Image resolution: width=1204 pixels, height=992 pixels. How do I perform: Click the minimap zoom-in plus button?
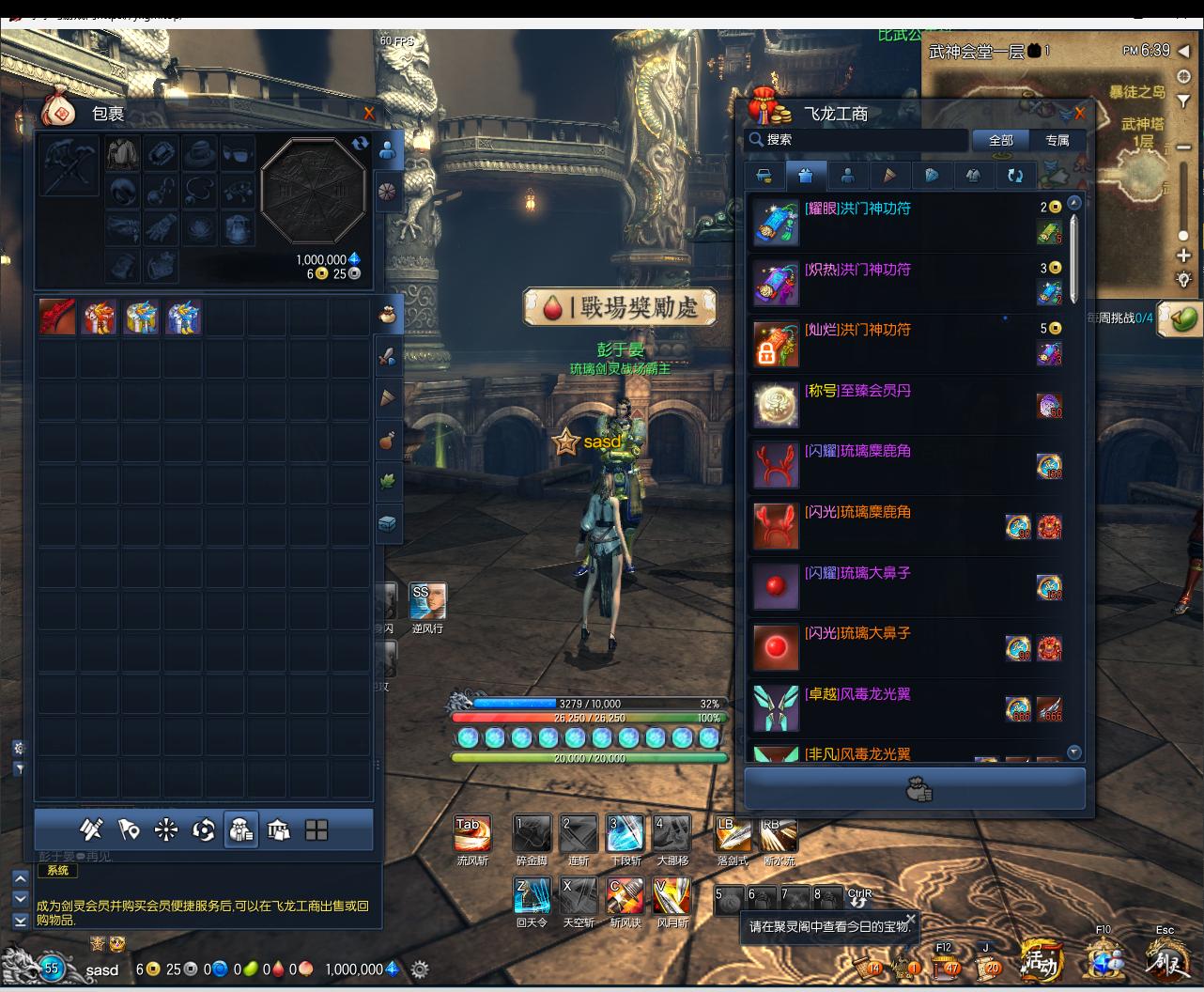tap(1183, 256)
